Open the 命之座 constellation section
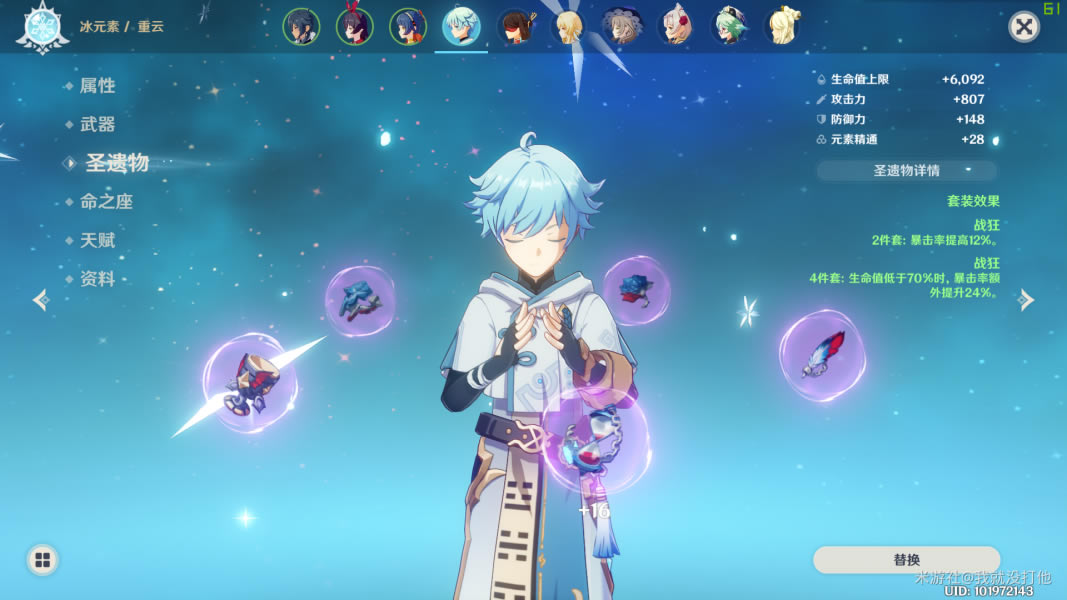Screen dimensions: 1067x600 pos(106,201)
